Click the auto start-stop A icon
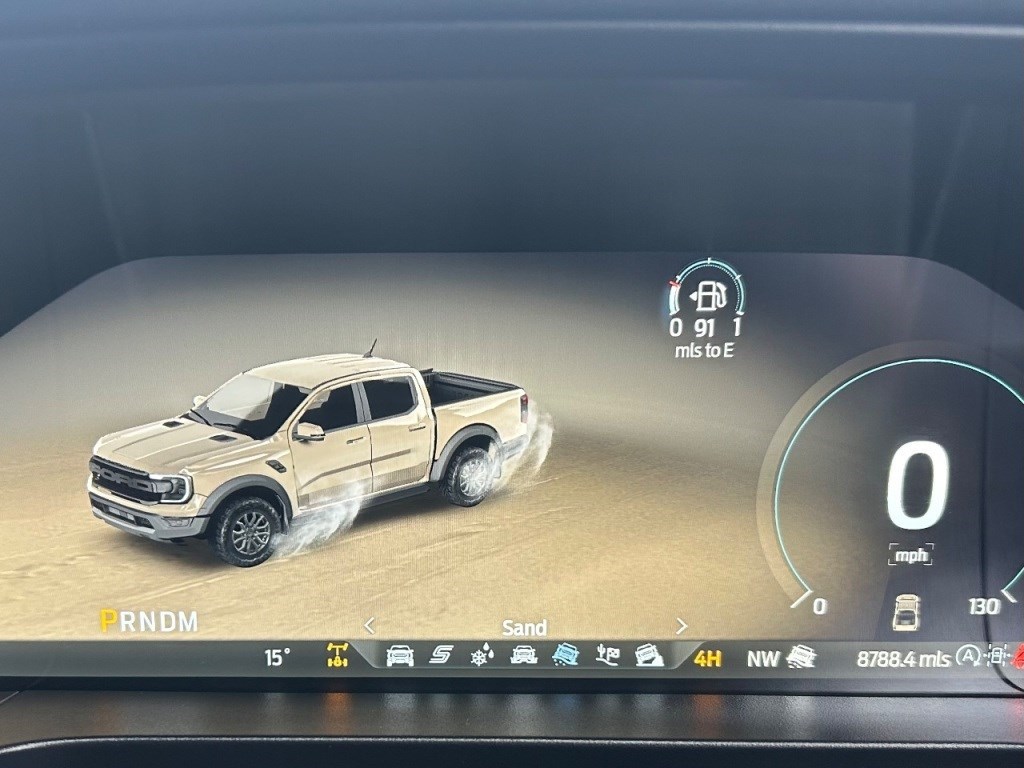 click(967, 656)
